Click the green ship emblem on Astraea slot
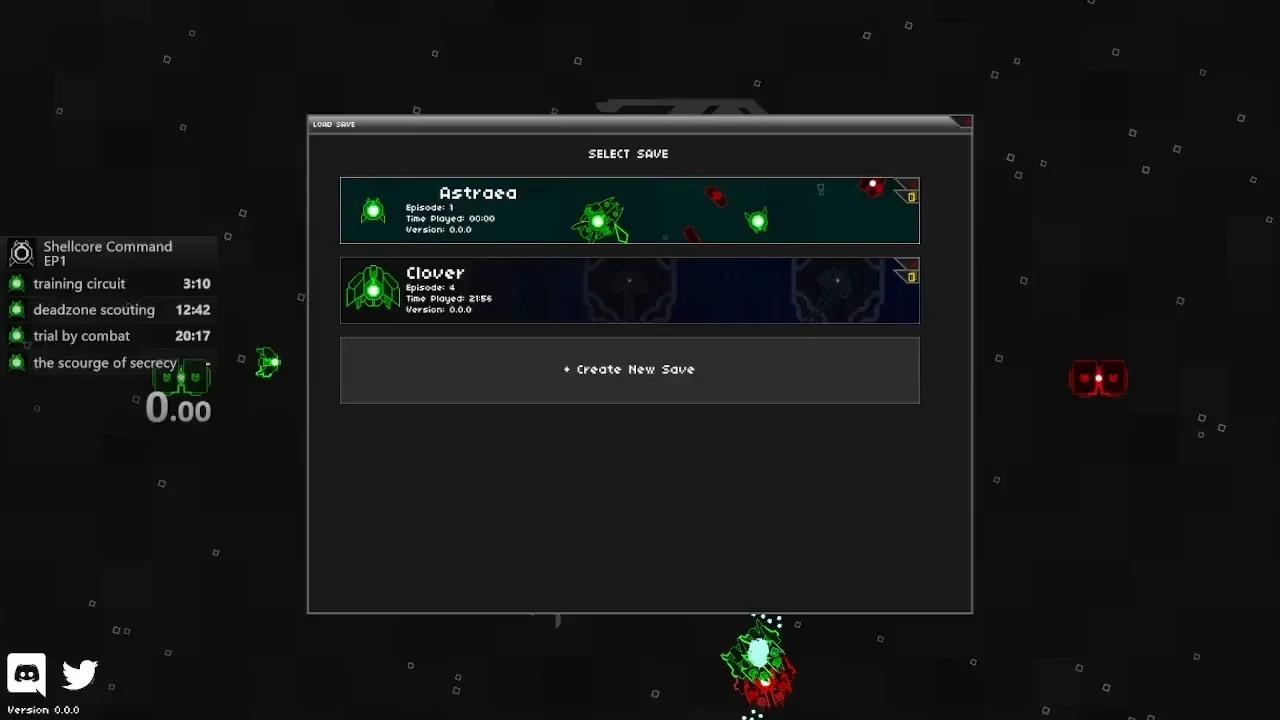 tap(373, 210)
